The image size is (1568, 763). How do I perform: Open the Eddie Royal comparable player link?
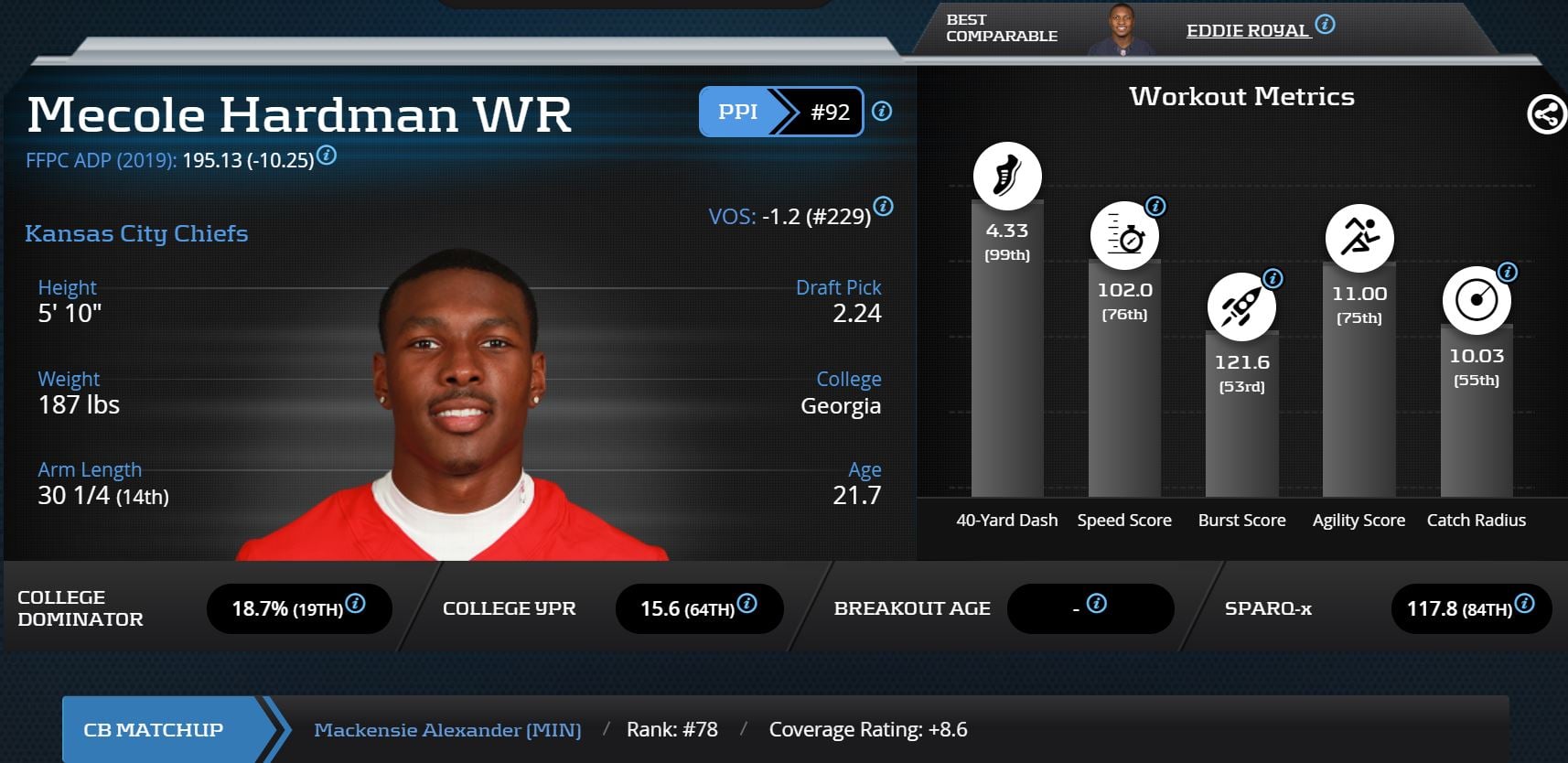(1247, 31)
